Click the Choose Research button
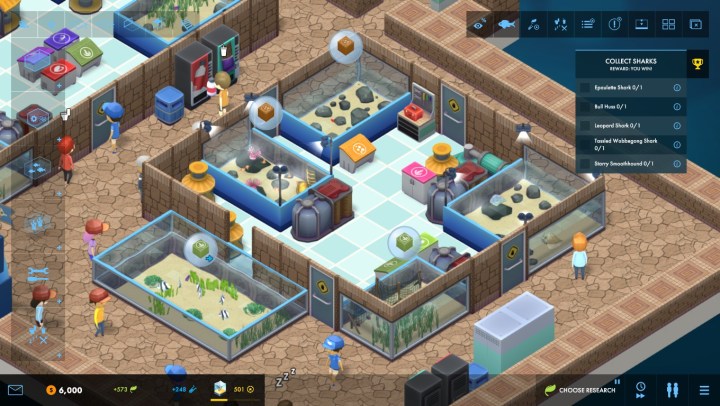 click(578, 389)
